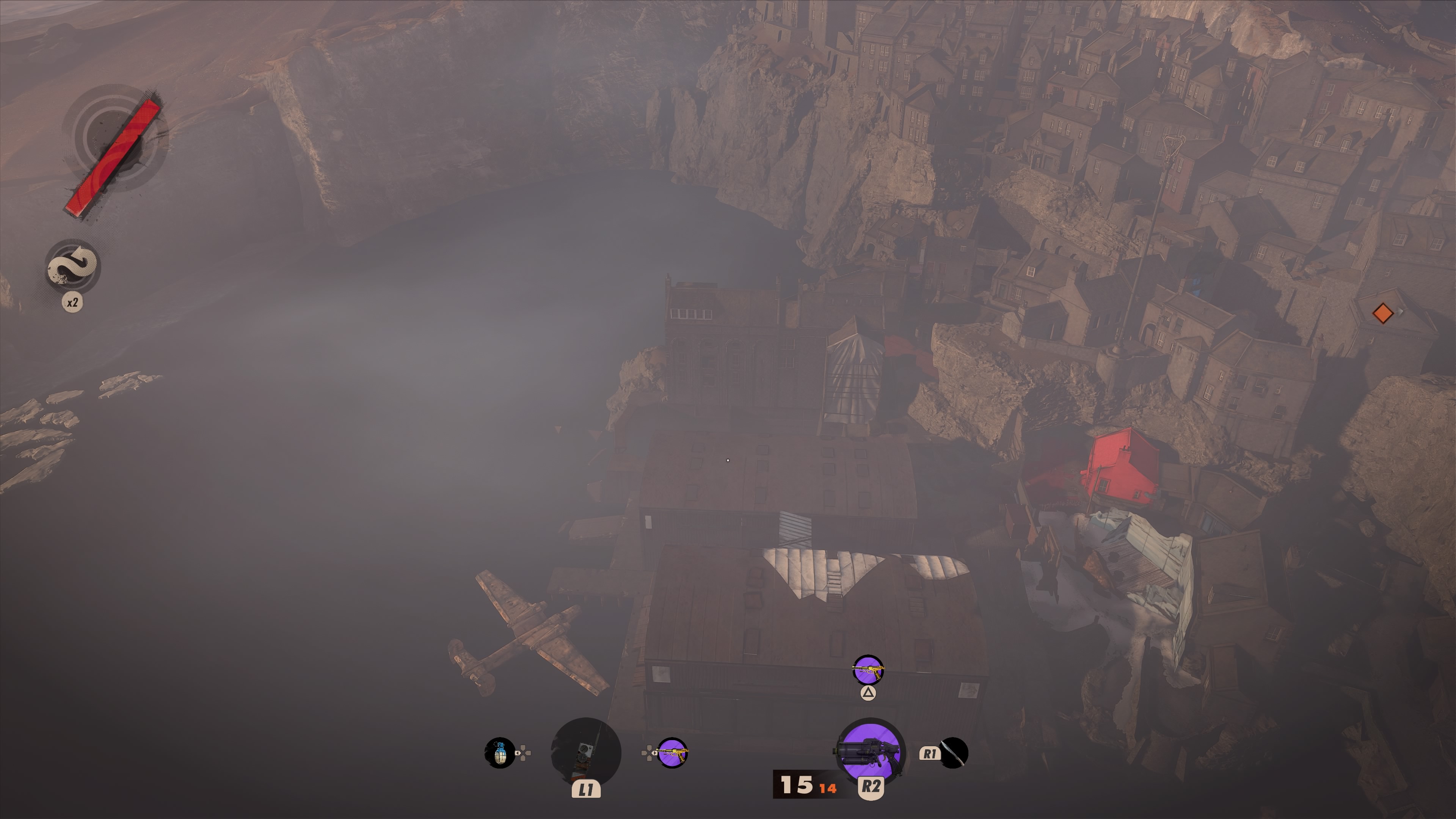Pick the gold SMG icon beside the grenade hotbar
1456x819 pixels.
pos(672,753)
